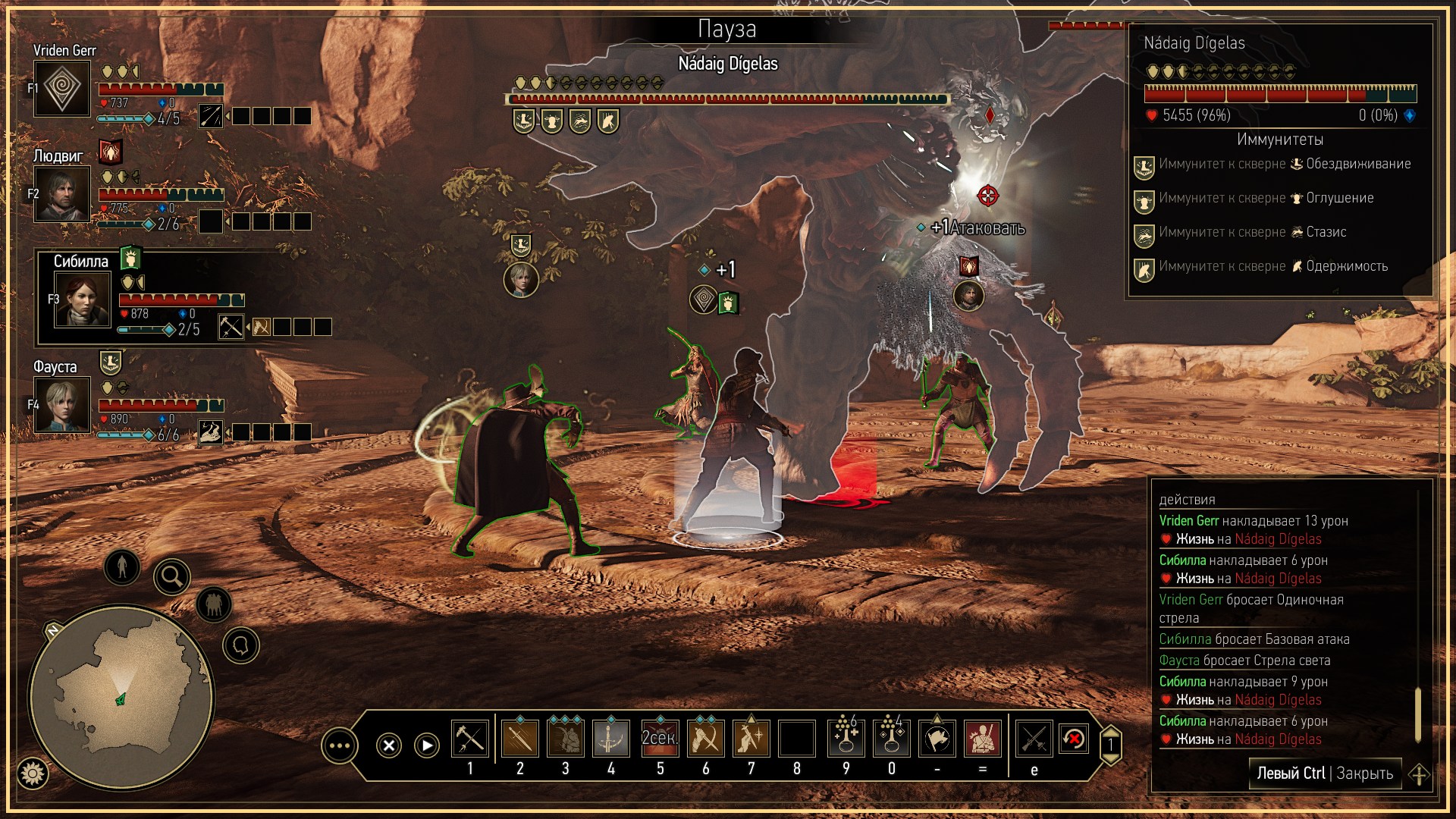The height and width of the screenshot is (819, 1456).
Task: Use the basic attack in hotbar slot 1
Action: (x=470, y=739)
